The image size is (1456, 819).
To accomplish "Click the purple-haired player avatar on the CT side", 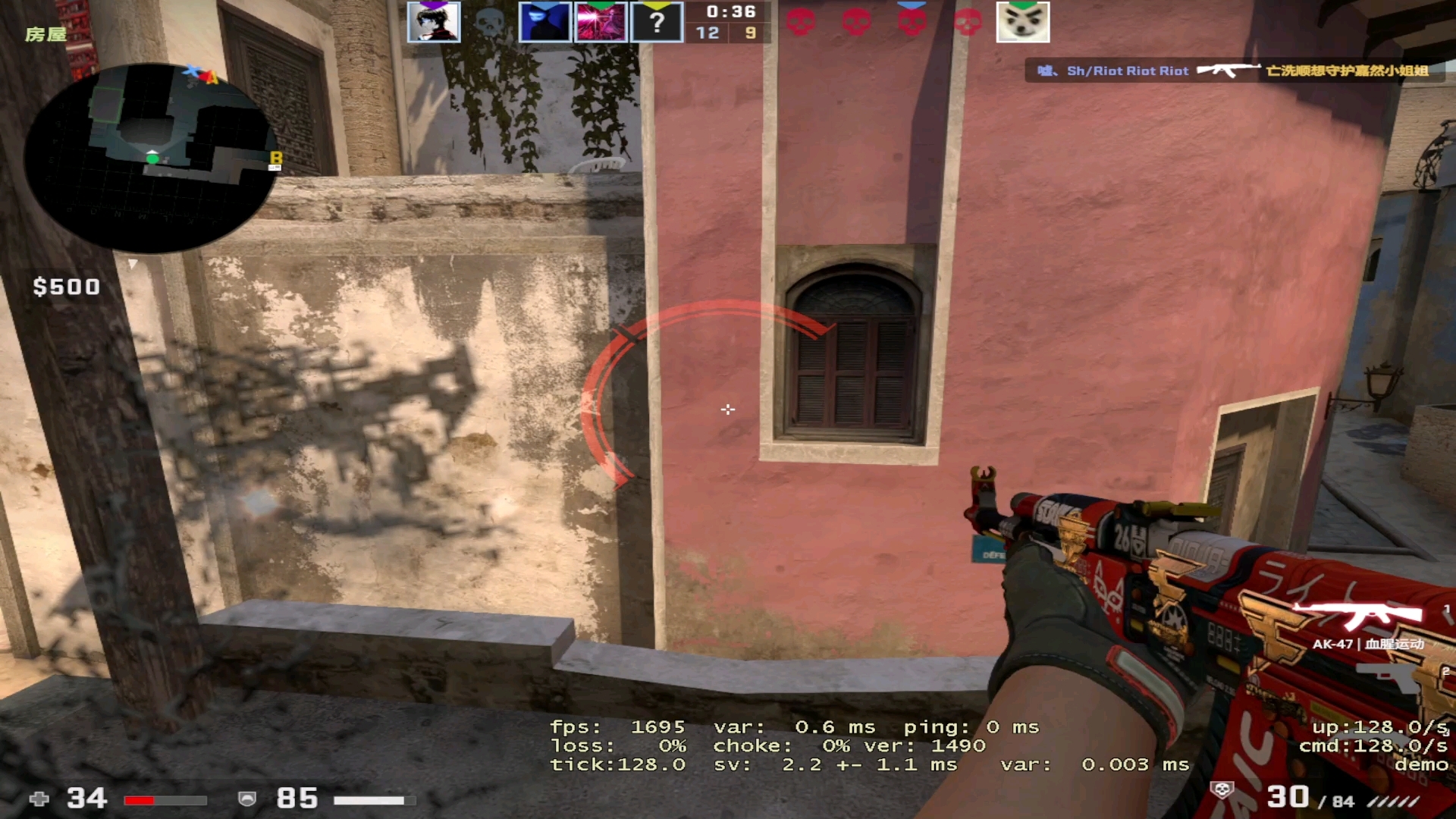I will pos(435,22).
